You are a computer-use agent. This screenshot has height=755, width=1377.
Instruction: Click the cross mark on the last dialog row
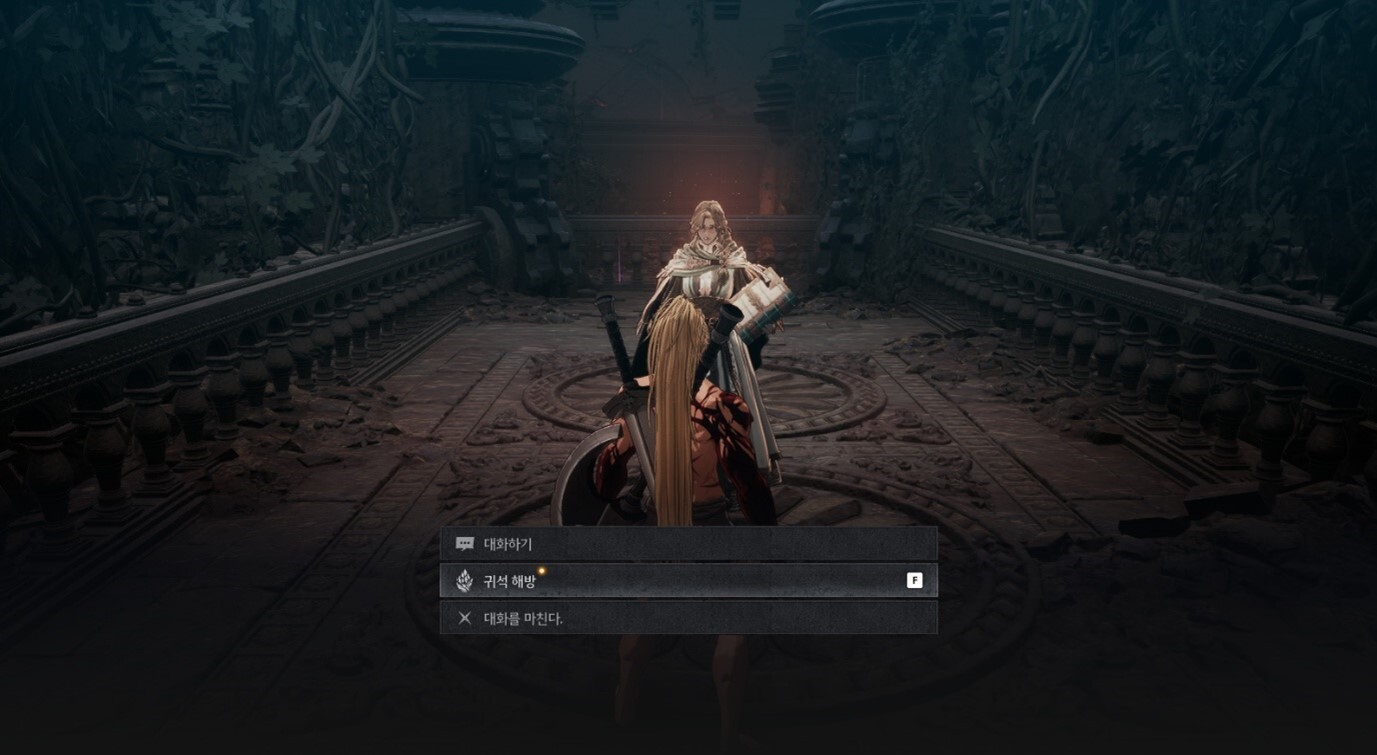[x=463, y=618]
